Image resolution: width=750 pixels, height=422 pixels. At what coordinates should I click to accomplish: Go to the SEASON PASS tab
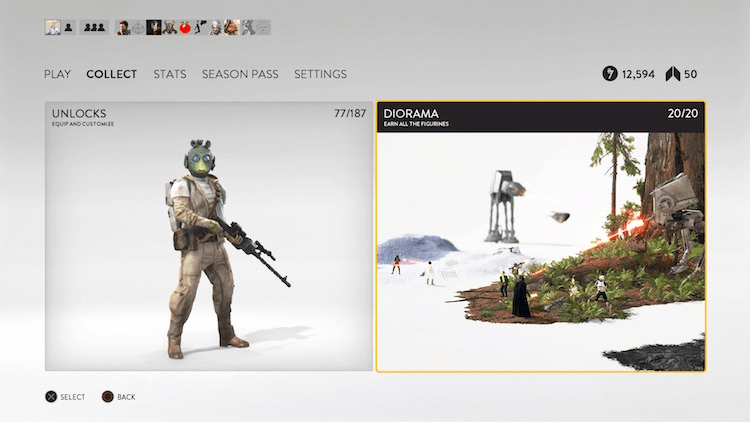[240, 74]
